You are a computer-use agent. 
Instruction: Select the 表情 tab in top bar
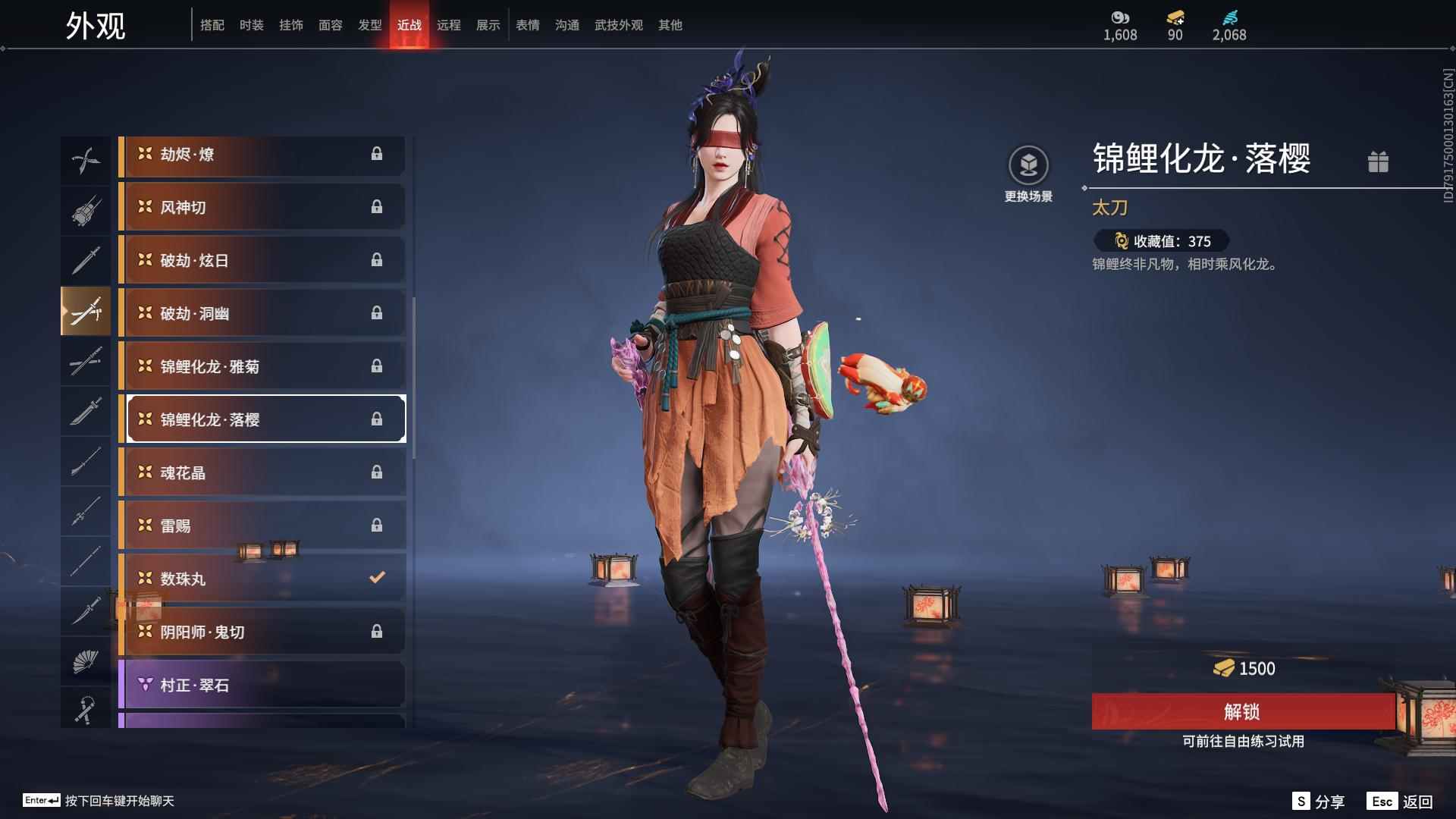coord(527,24)
